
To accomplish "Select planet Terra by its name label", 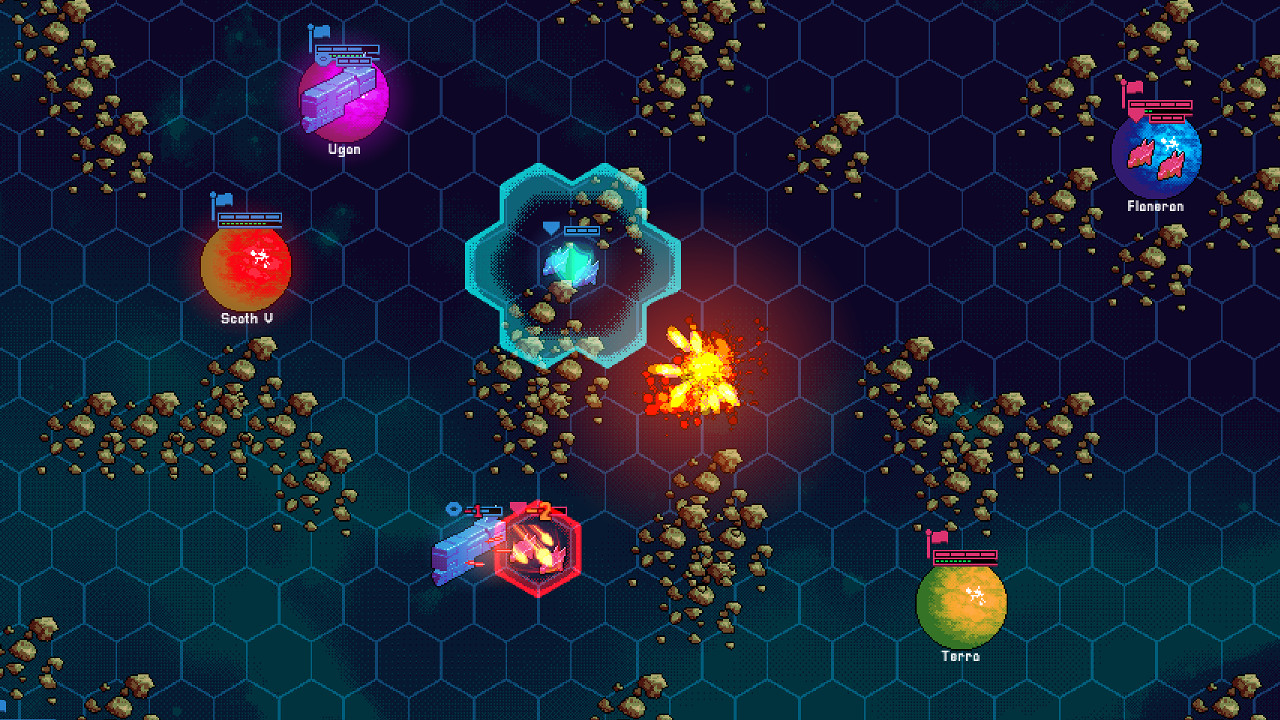I will click(960, 657).
